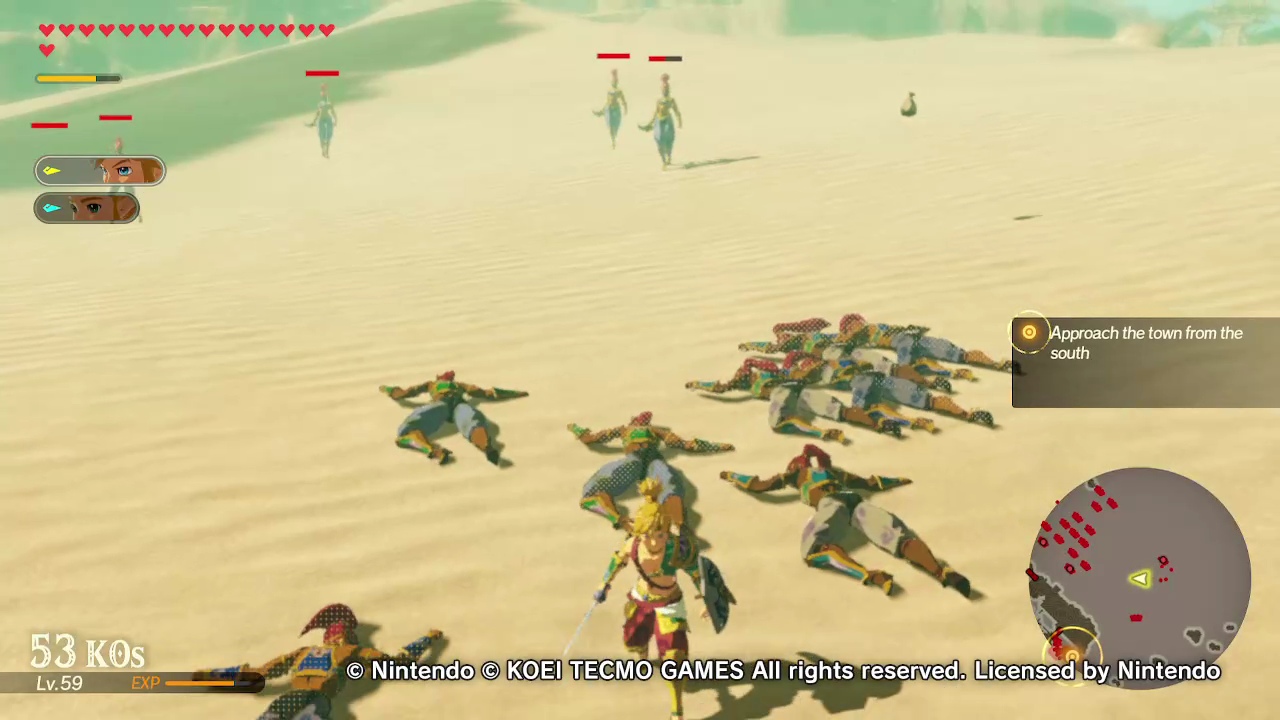This screenshot has width=1280, height=720.
Task: Click the yellow switch arrow beside Link's portrait
Action: (x=51, y=170)
